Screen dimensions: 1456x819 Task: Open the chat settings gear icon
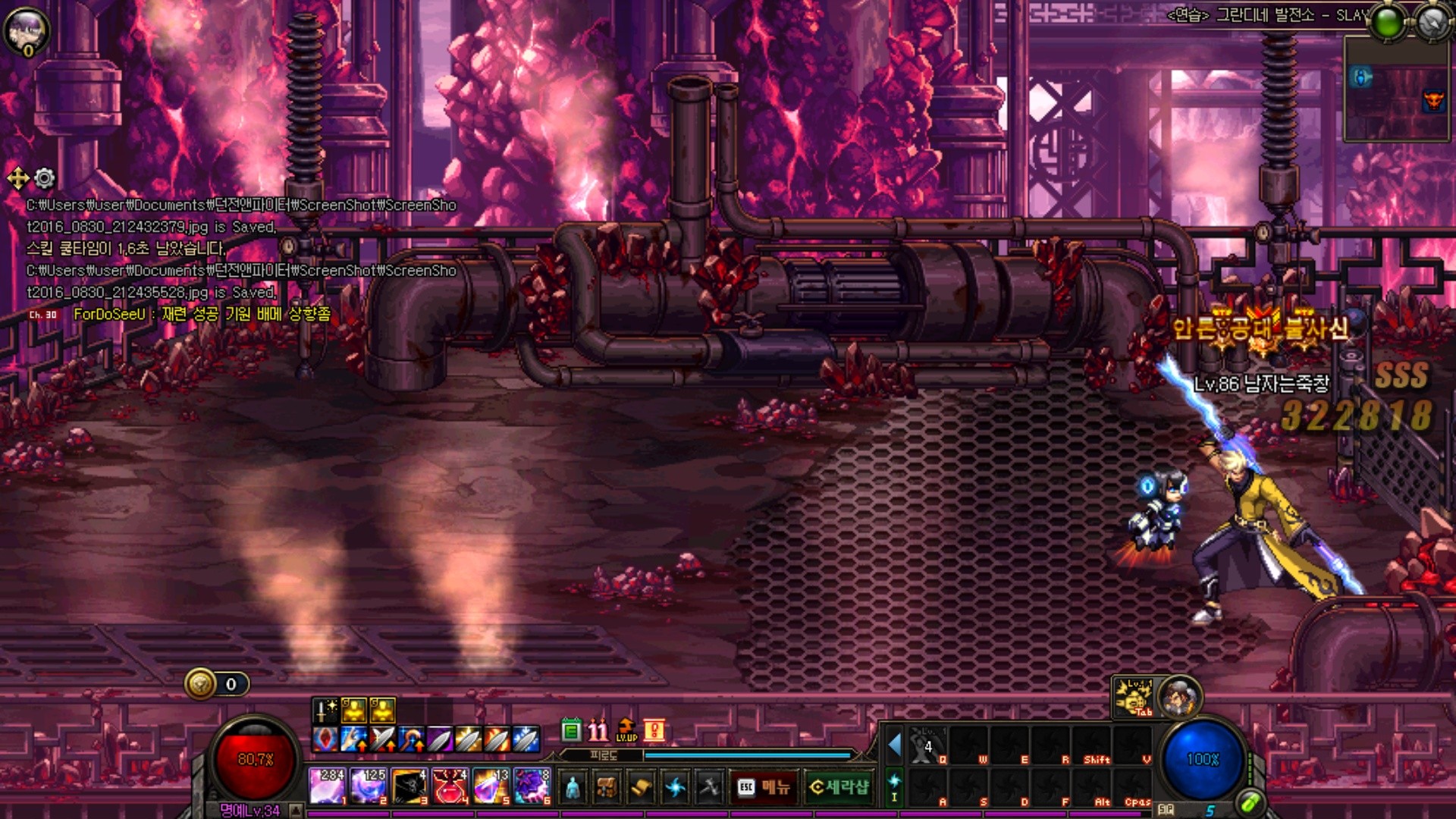coord(45,178)
